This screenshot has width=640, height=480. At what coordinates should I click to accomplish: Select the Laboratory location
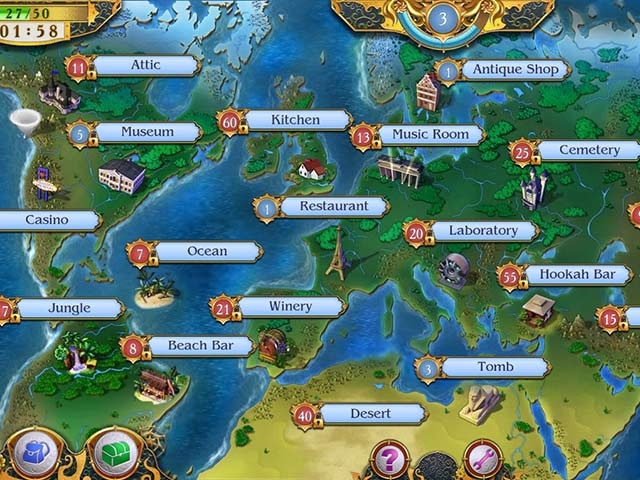coord(483,231)
